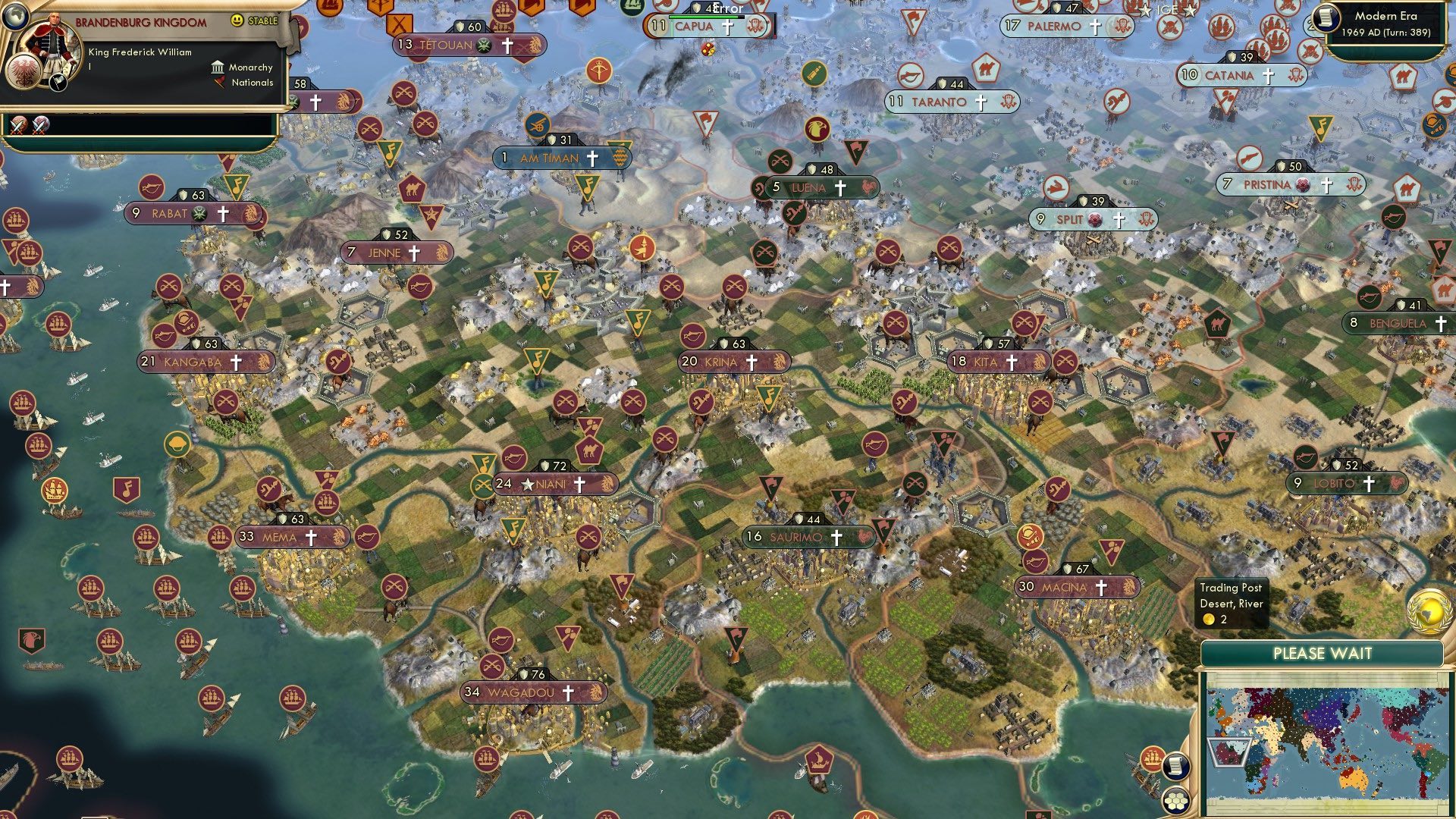Expand the Brandenburg Kingdom title ribbon
The image size is (1456, 819).
pos(140,22)
